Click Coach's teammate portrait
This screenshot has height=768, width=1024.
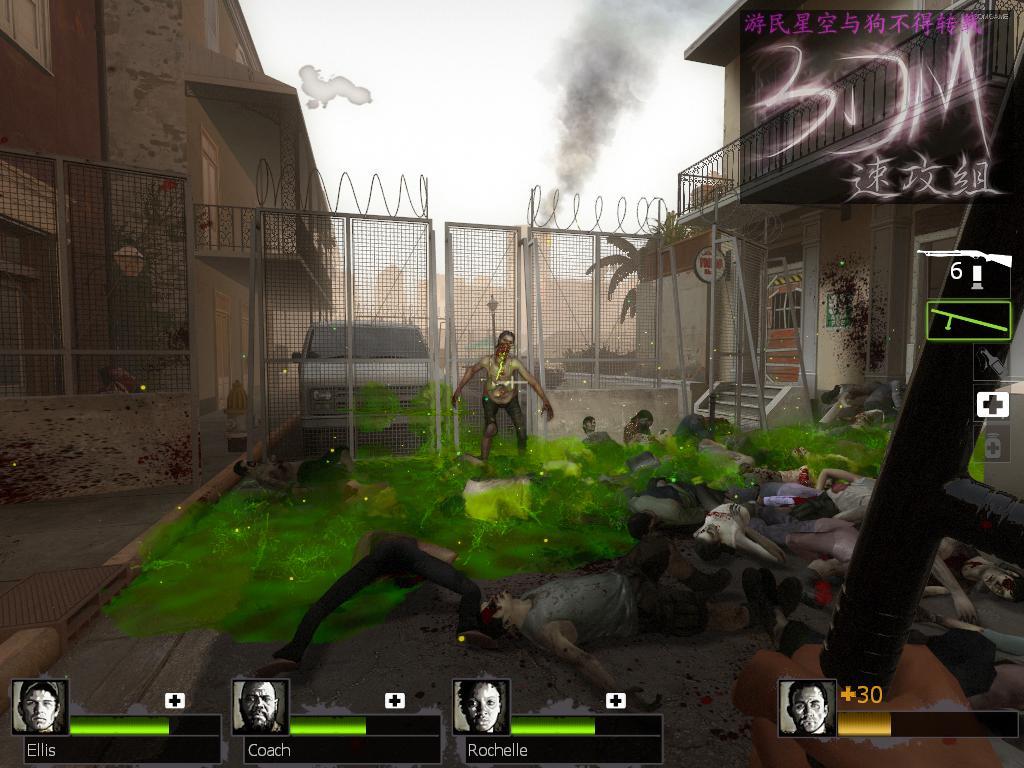point(261,707)
